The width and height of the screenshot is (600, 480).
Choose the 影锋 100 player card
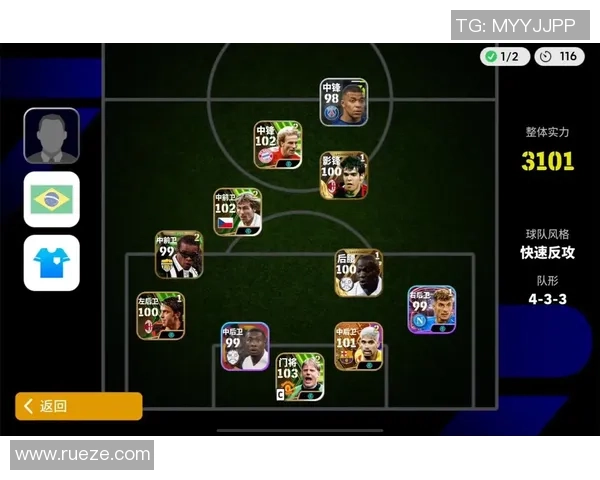pyautogui.click(x=343, y=175)
